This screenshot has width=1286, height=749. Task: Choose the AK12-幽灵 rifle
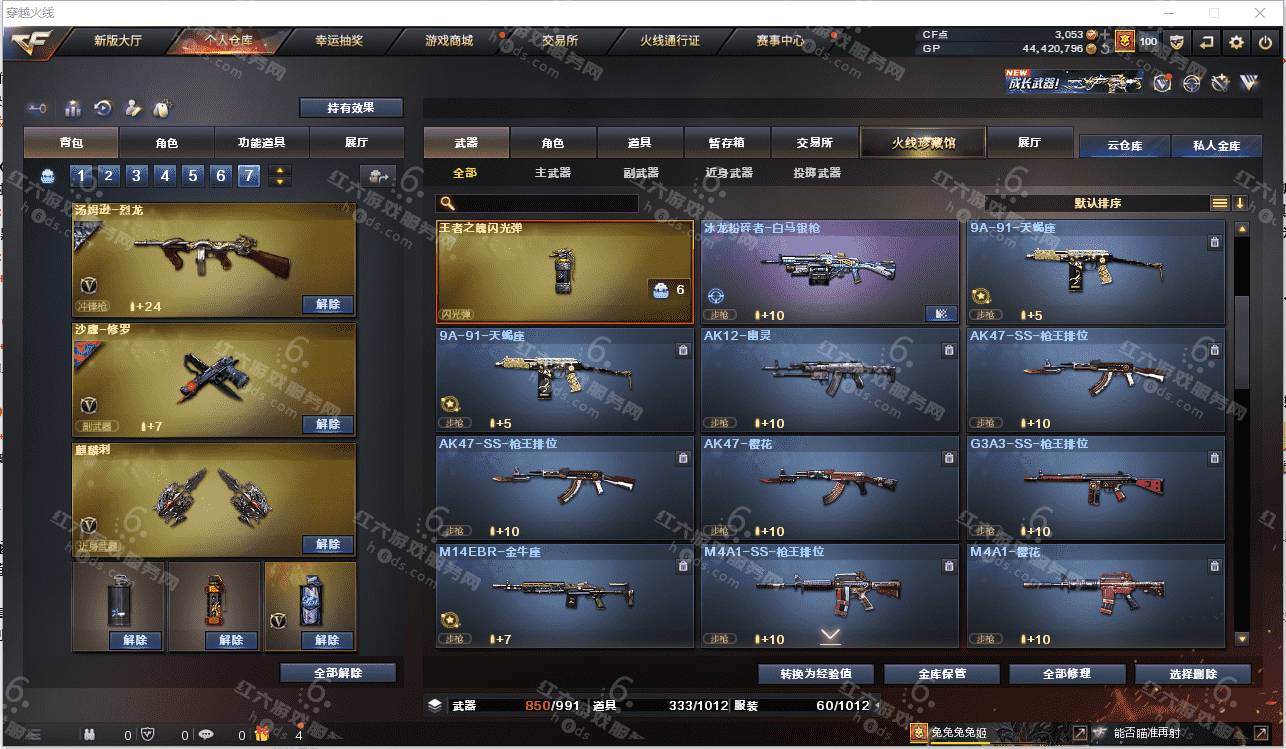[x=830, y=380]
